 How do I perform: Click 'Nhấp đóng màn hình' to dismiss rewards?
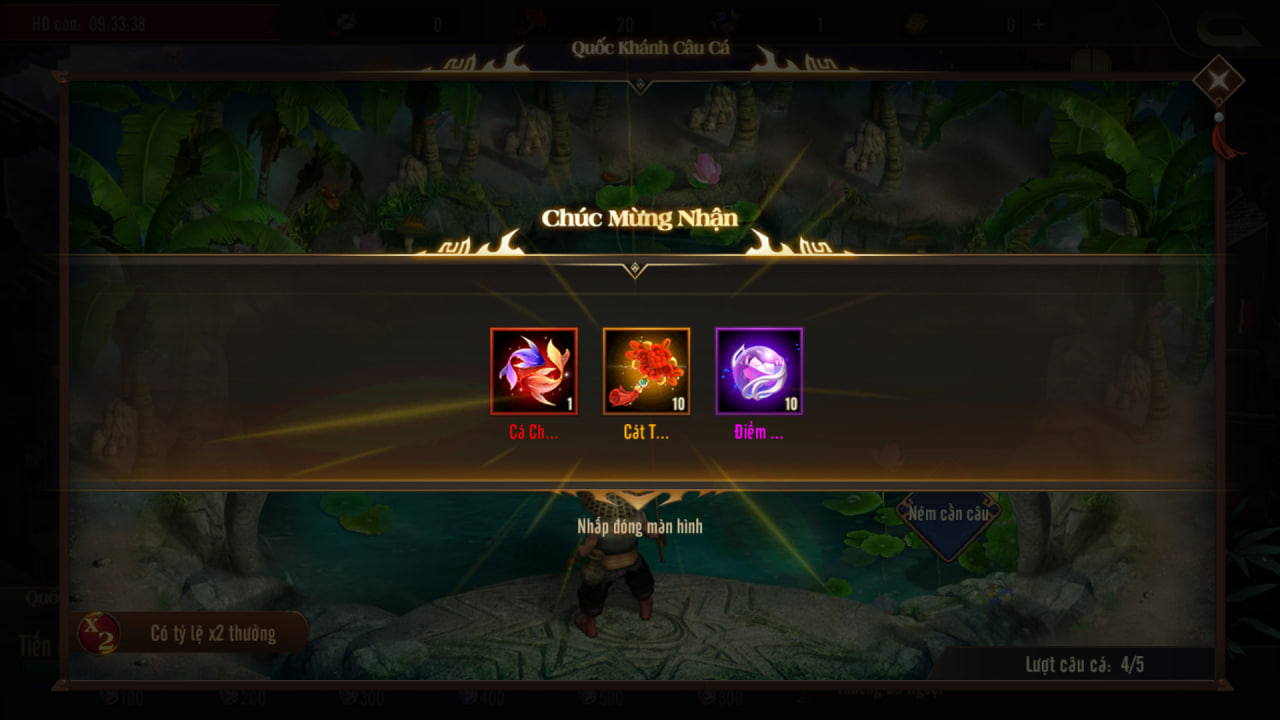pyautogui.click(x=640, y=526)
